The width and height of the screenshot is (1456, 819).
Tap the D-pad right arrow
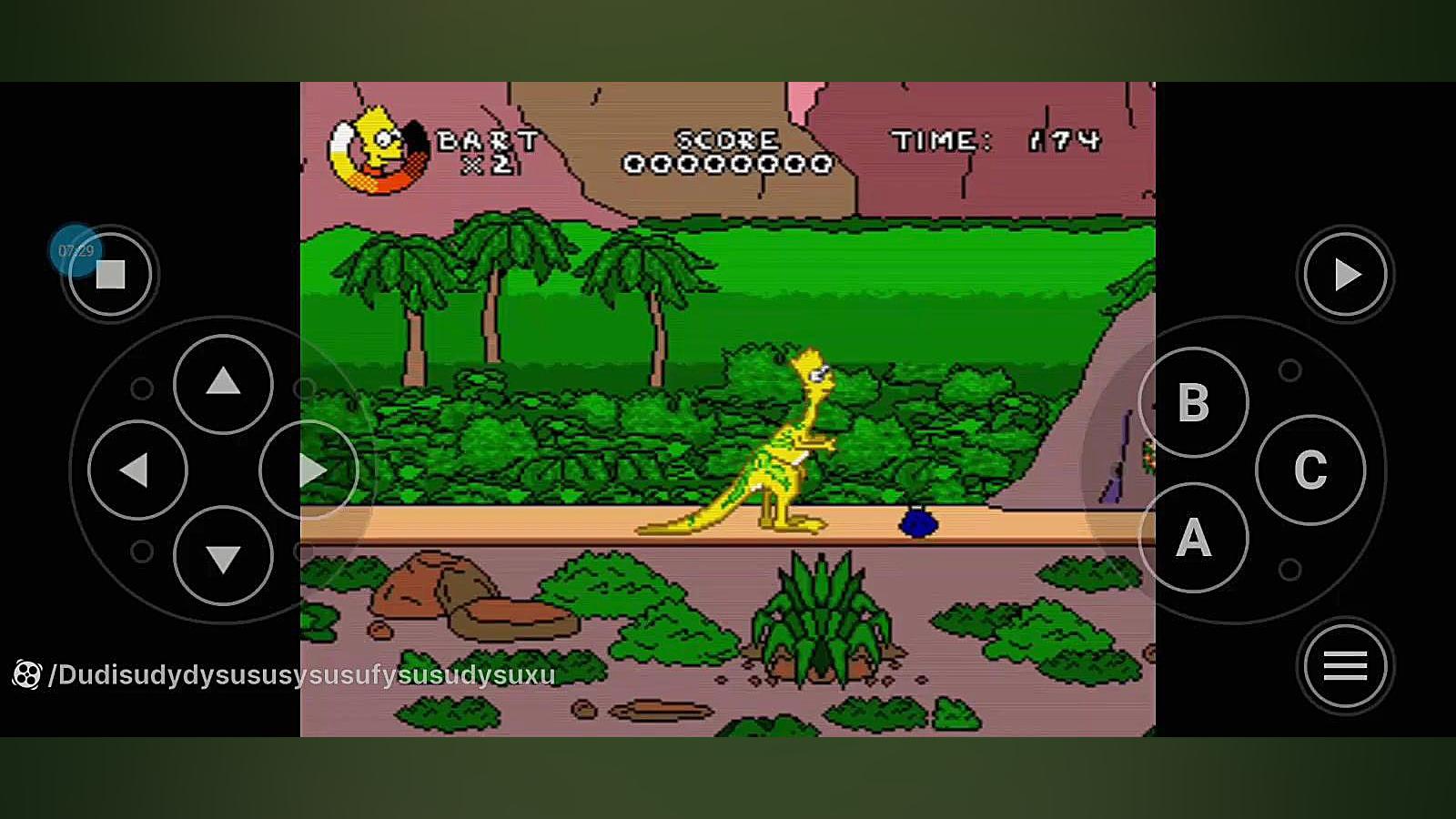(309, 470)
